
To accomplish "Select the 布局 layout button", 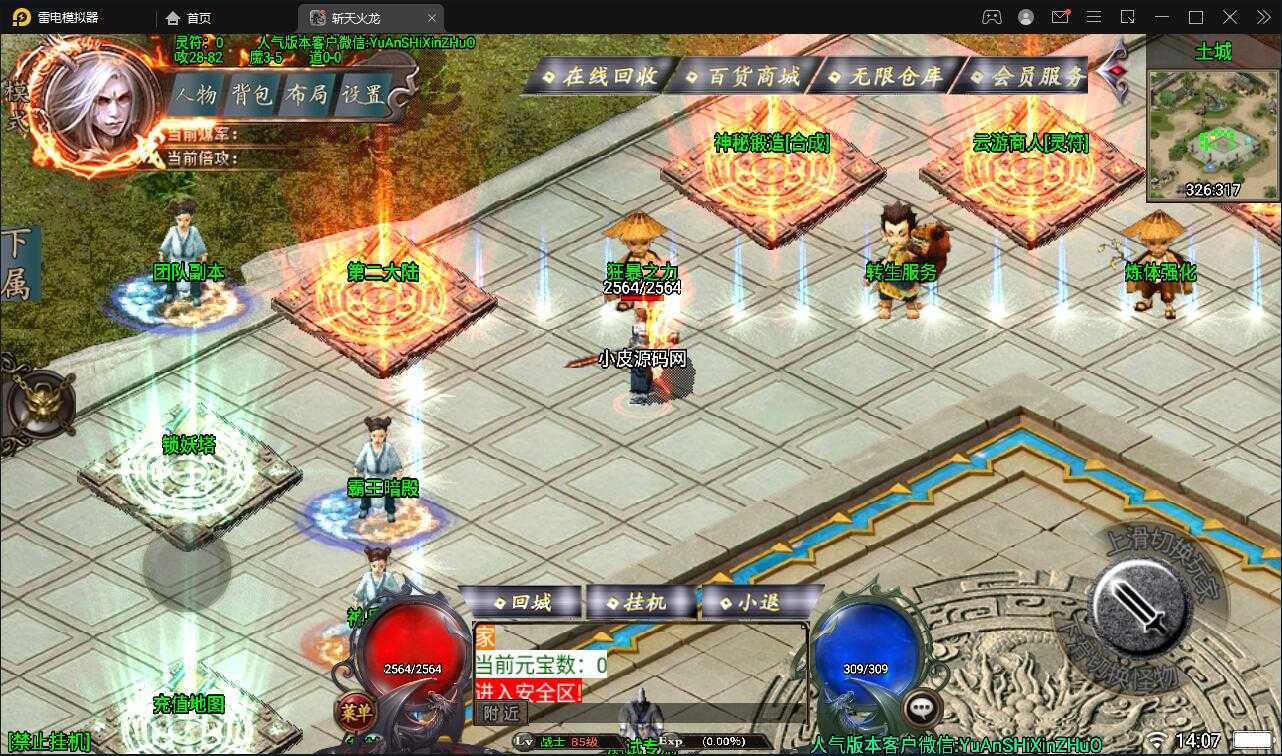I will coord(306,95).
